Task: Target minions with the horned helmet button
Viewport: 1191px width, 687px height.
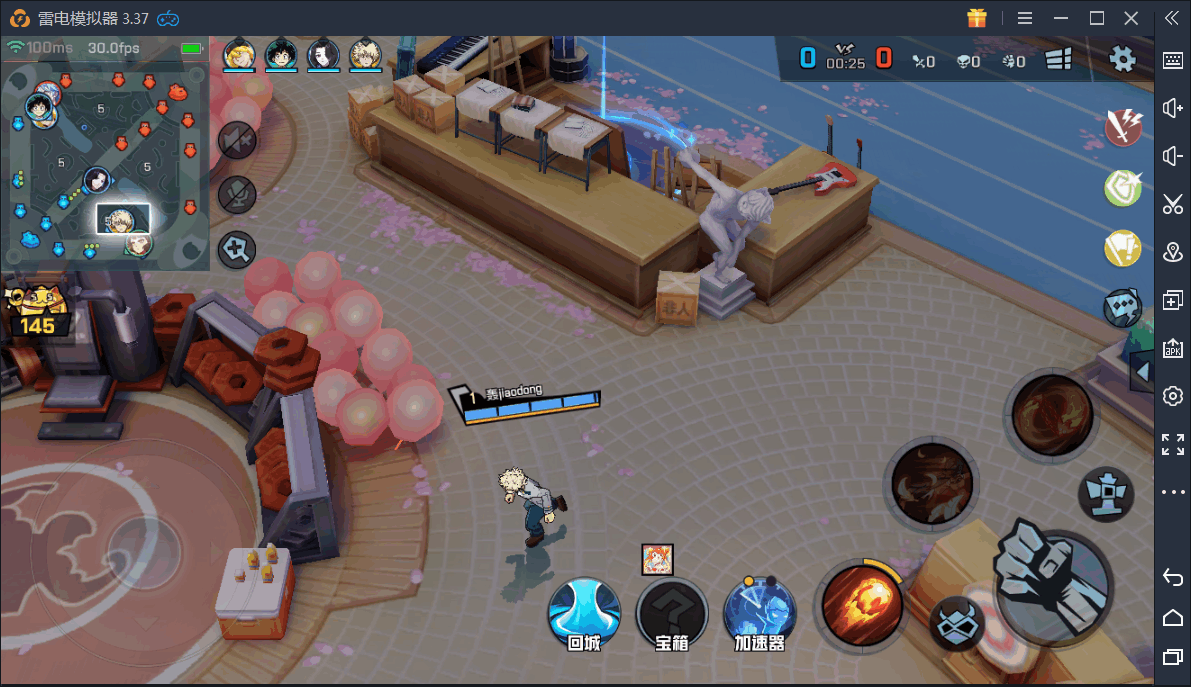Action: click(955, 624)
